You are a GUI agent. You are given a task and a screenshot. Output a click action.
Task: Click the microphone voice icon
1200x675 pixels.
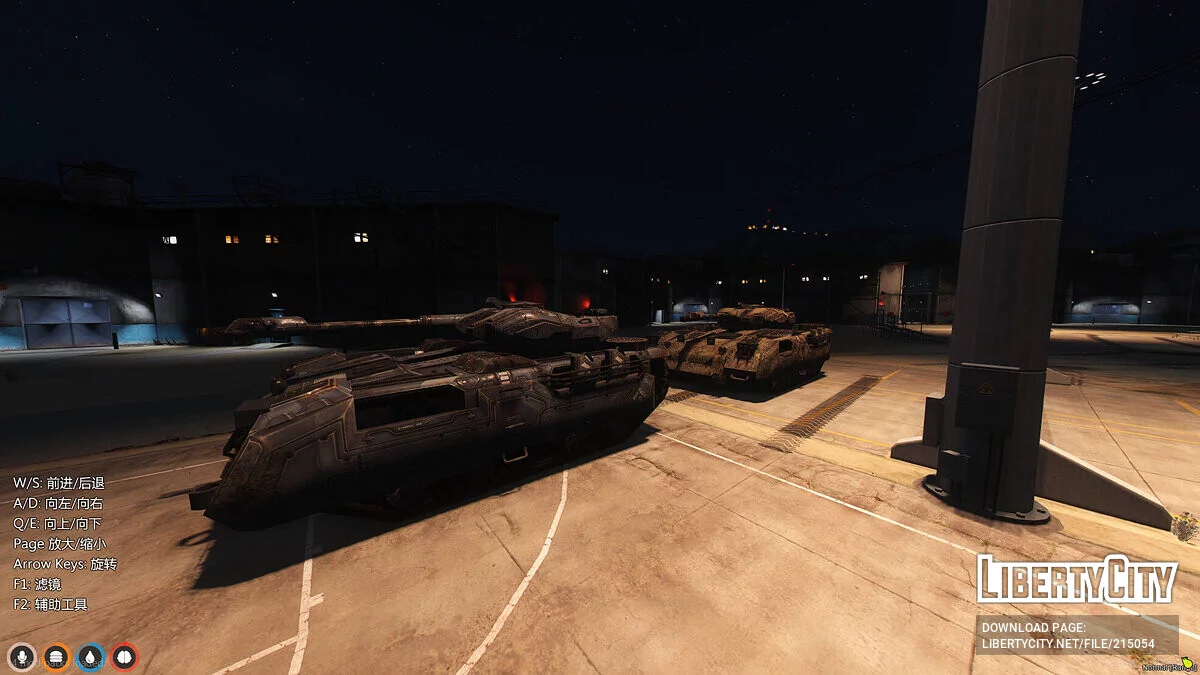pyautogui.click(x=20, y=657)
